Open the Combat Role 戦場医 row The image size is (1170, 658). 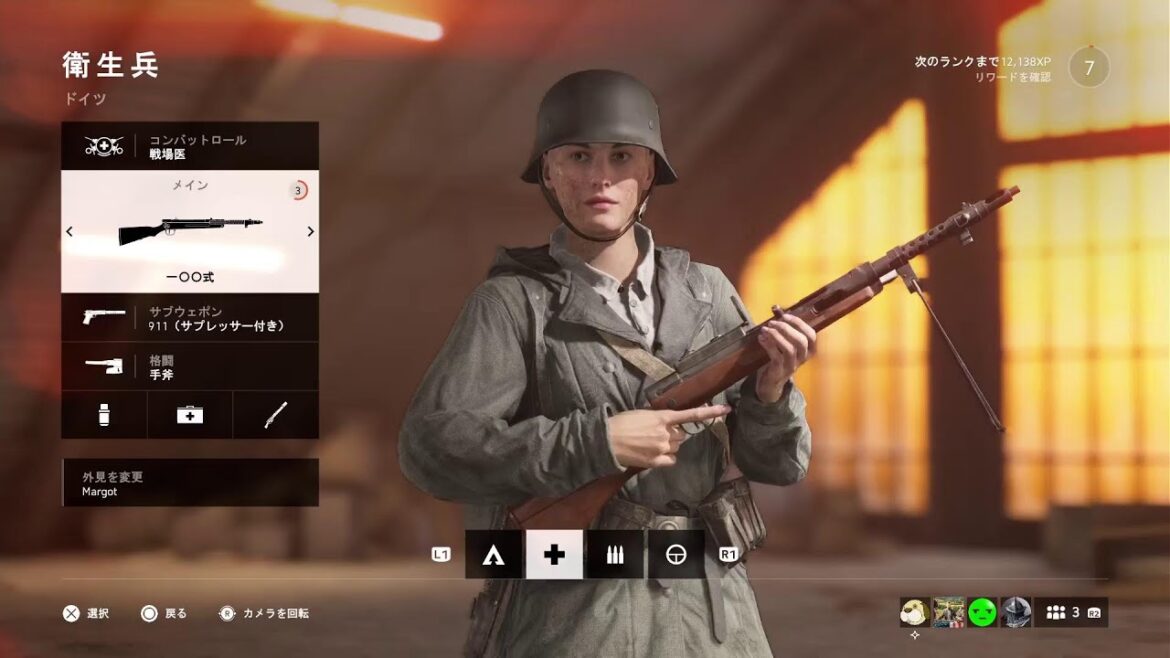click(x=190, y=147)
